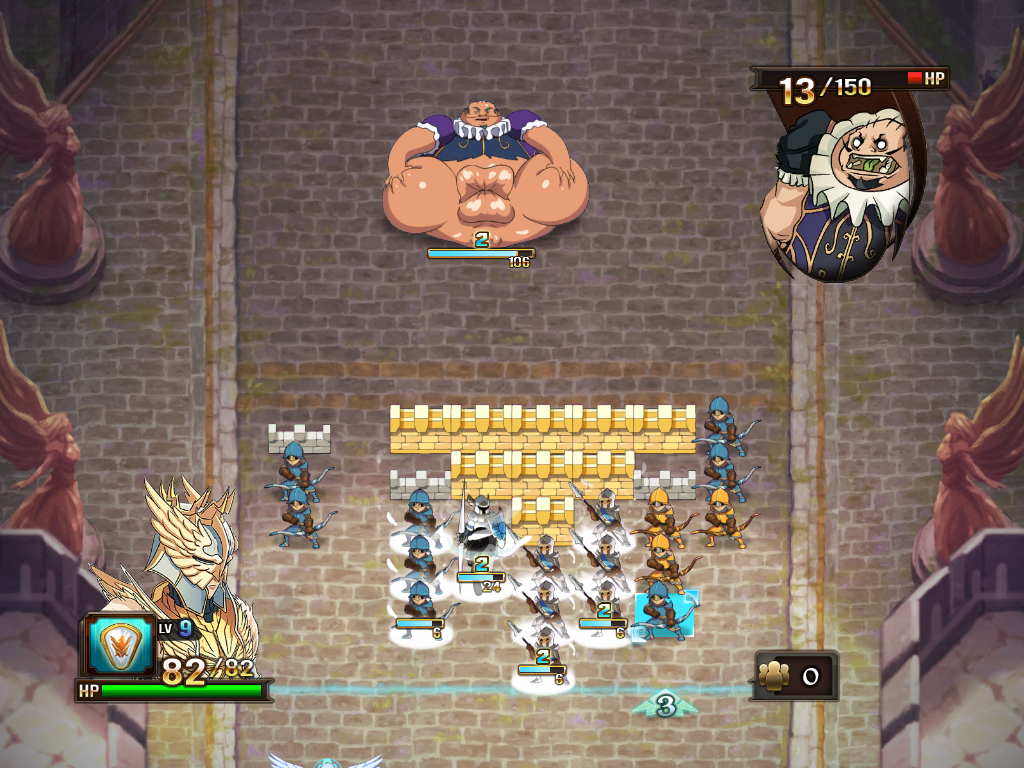Activate the hero's shield spell icon
1024x768 pixels.
click(x=120, y=645)
